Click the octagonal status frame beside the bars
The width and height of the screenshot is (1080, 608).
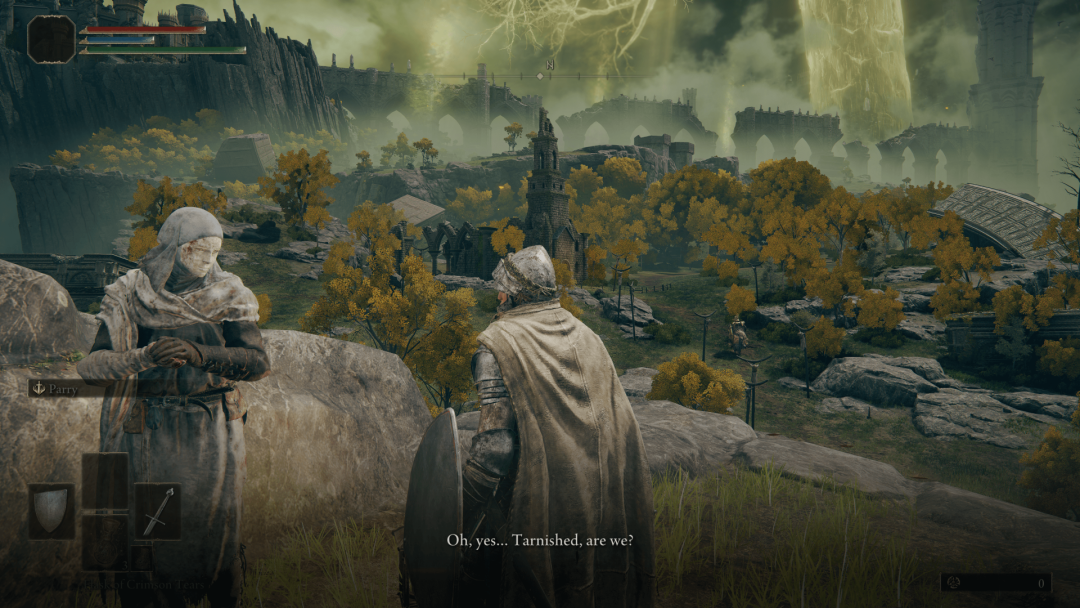point(51,39)
